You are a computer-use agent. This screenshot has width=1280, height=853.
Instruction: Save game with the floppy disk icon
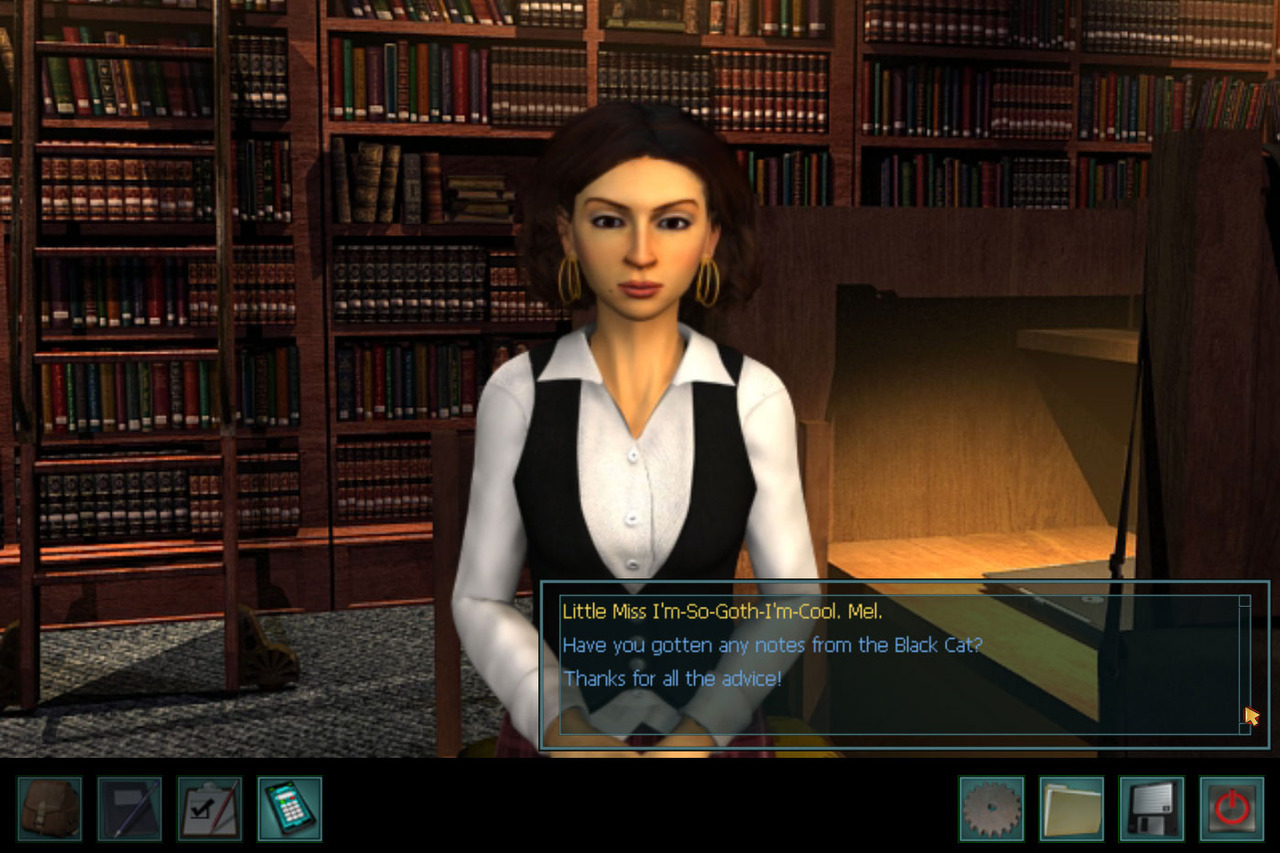tap(1151, 808)
